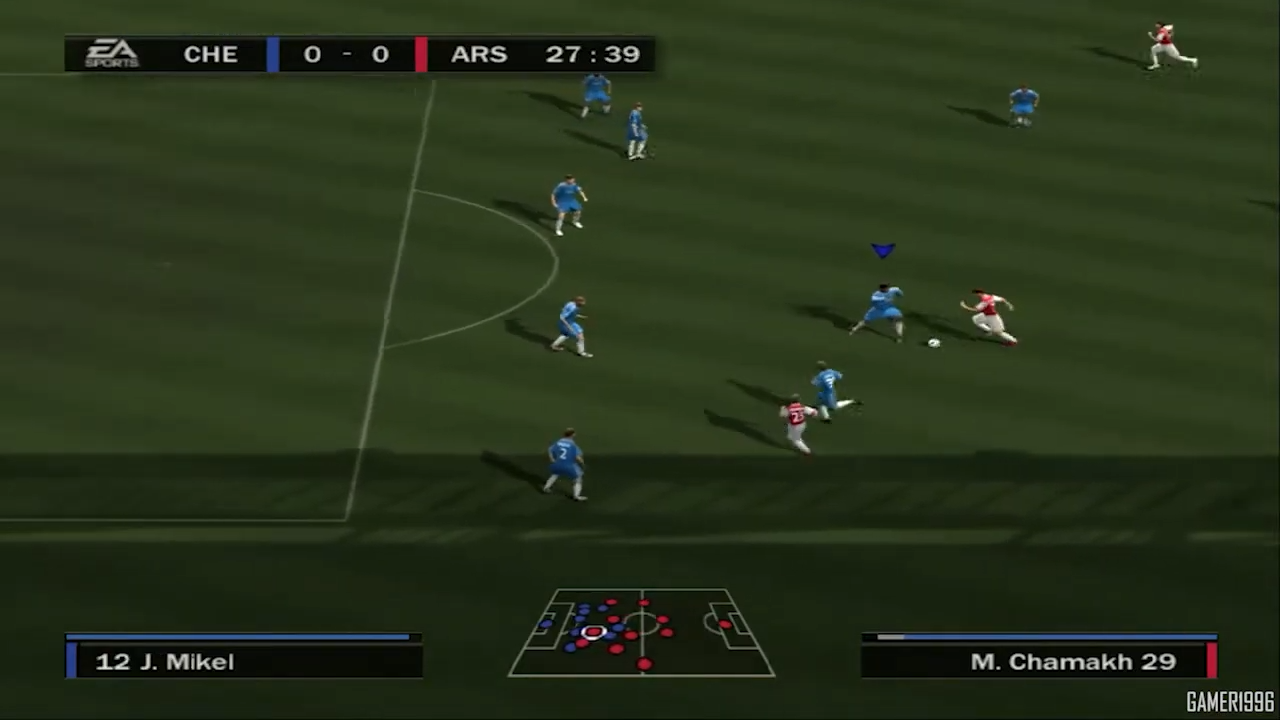This screenshot has height=720, width=1280.
Task: Click the 0 - 0 score display
Action: point(346,54)
